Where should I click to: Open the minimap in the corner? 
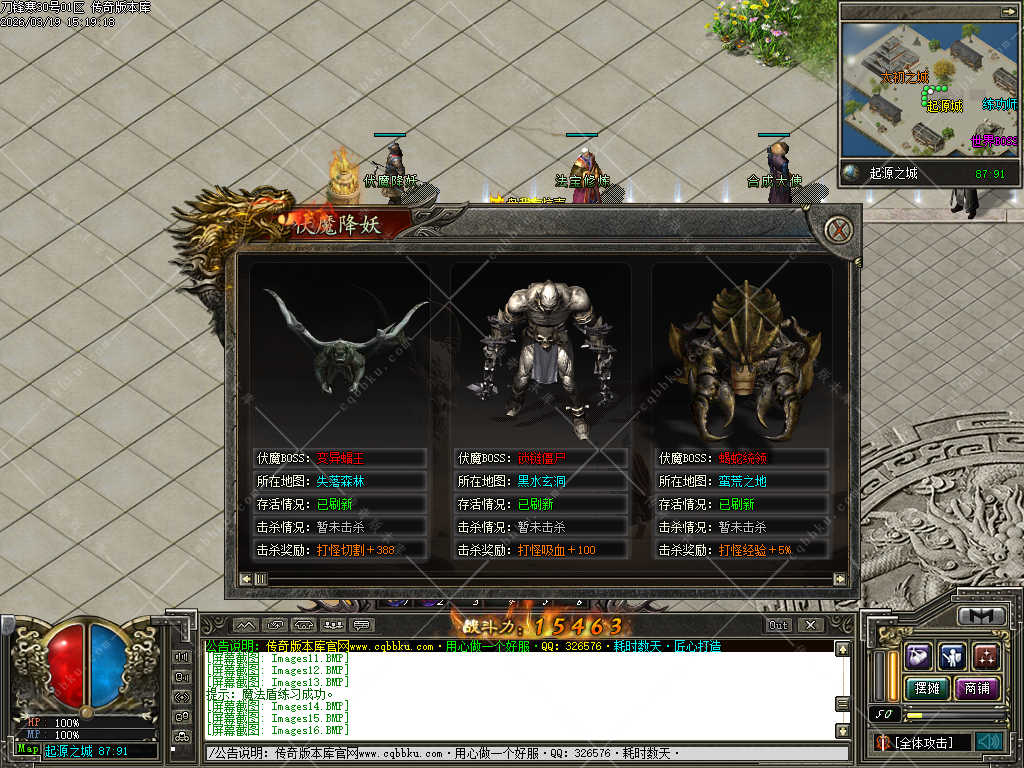(929, 90)
